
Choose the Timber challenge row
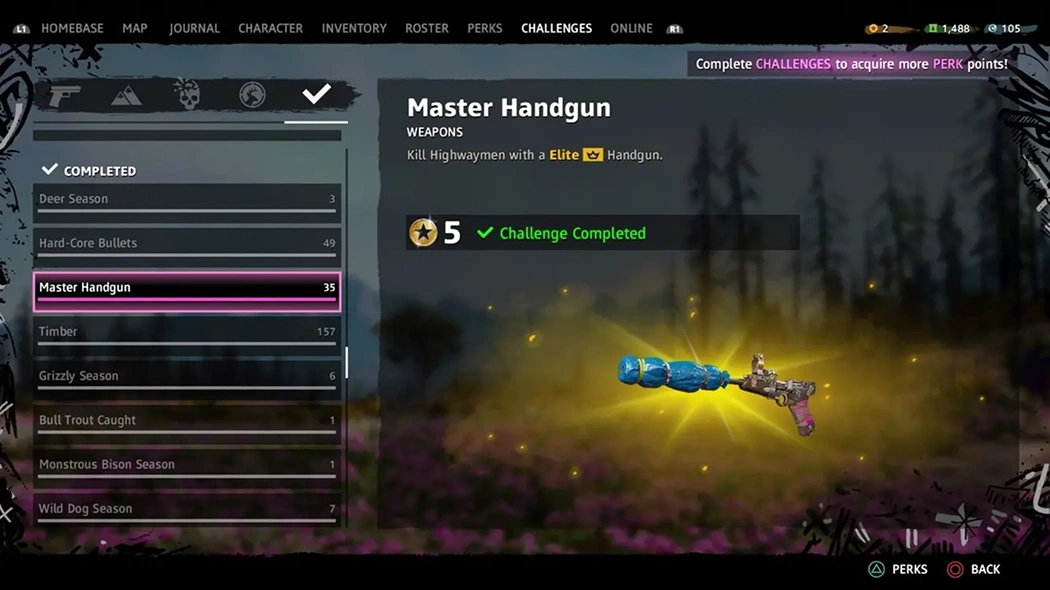click(x=187, y=332)
